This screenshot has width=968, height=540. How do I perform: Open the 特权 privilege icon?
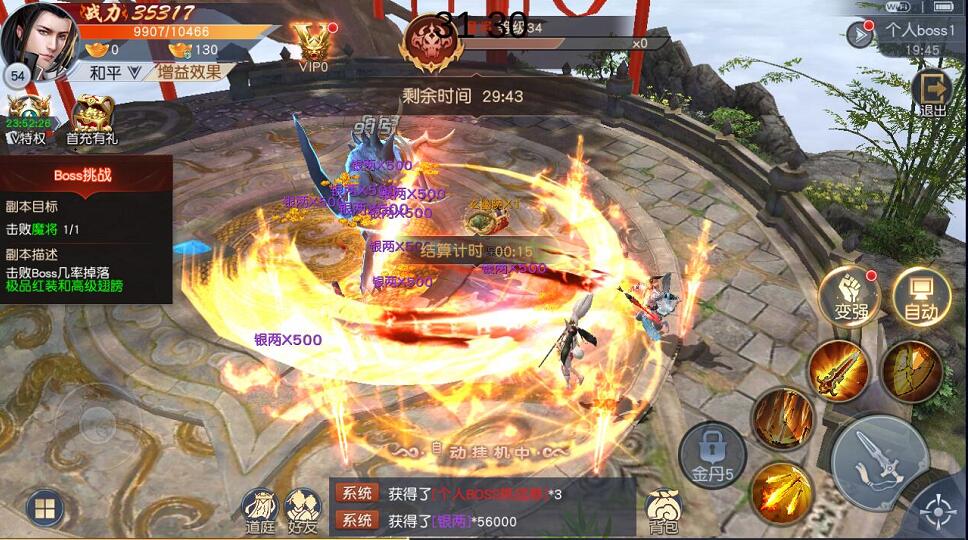27,120
